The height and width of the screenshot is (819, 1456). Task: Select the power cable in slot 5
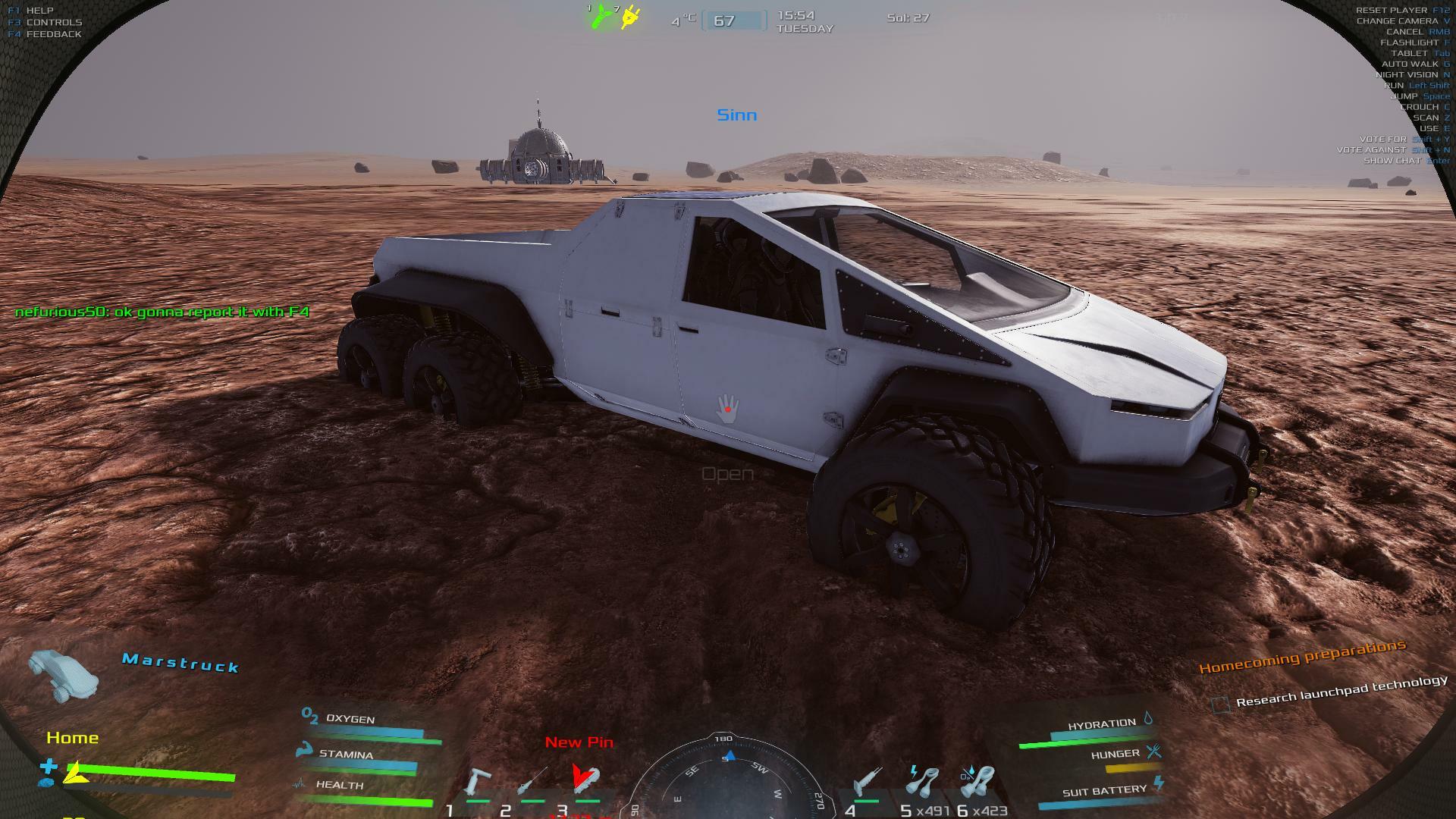point(922,782)
